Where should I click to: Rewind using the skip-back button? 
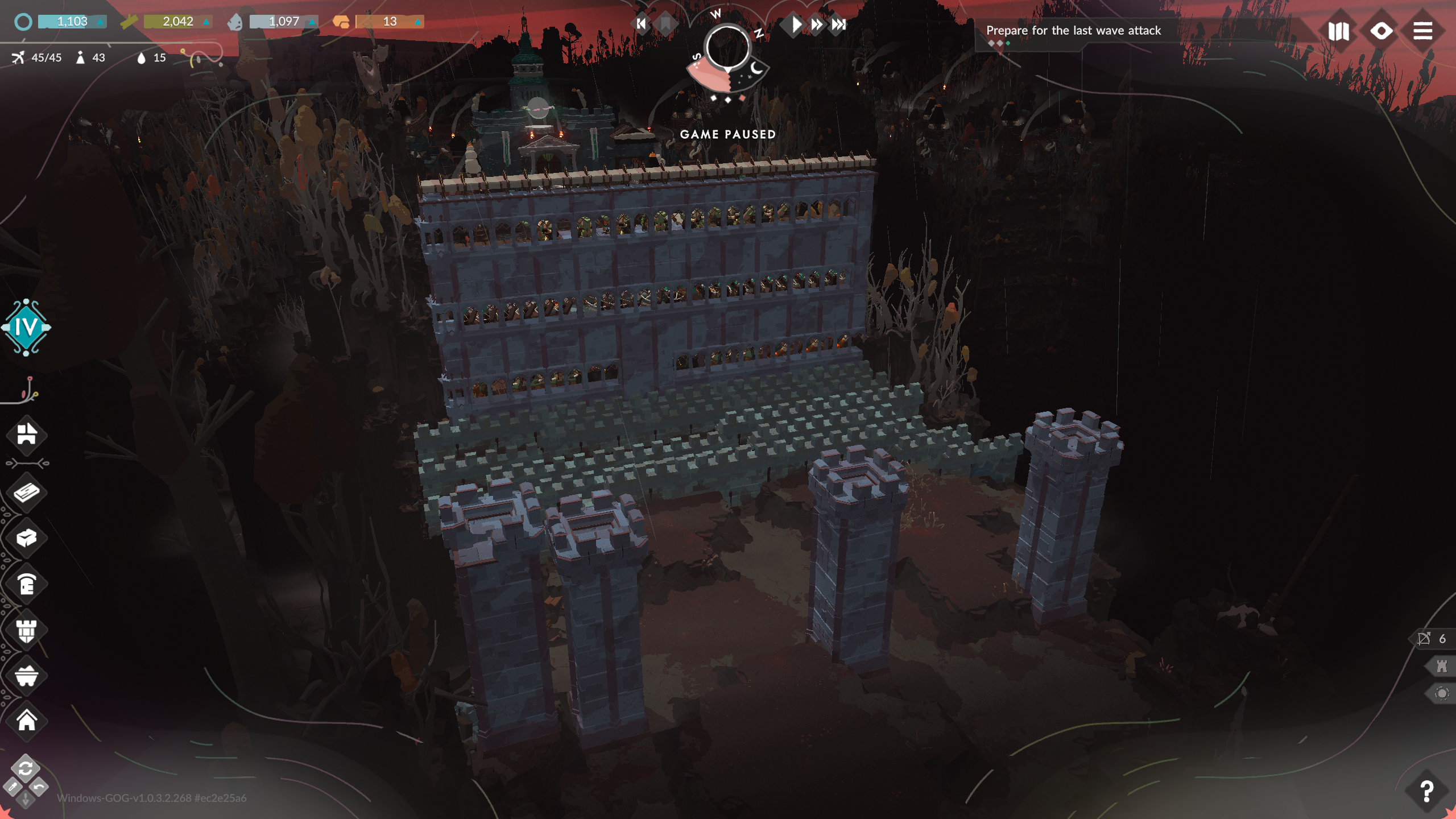(641, 24)
